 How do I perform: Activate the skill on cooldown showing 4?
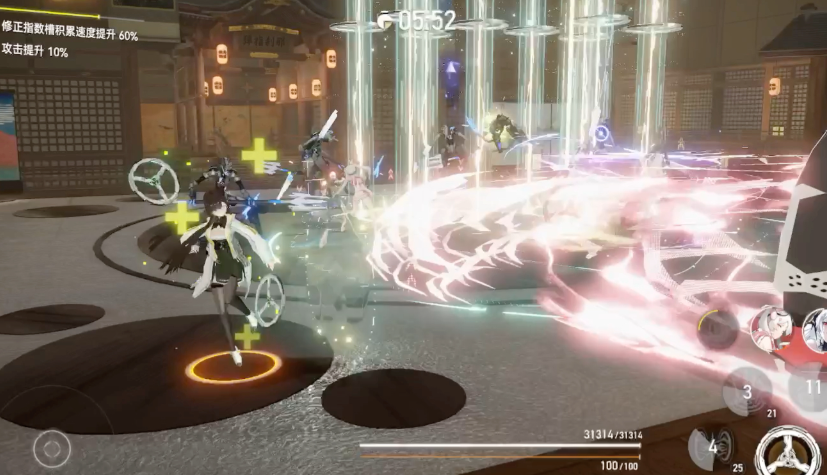tap(711, 447)
